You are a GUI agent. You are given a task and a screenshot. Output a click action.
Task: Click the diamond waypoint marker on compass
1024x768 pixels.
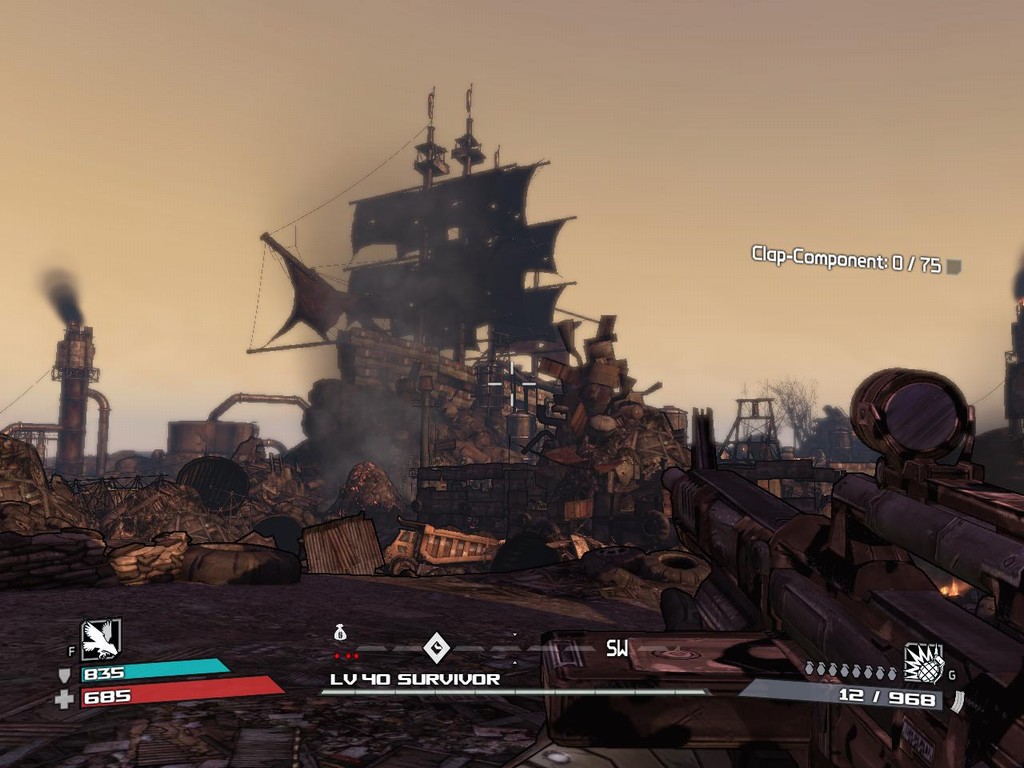437,647
